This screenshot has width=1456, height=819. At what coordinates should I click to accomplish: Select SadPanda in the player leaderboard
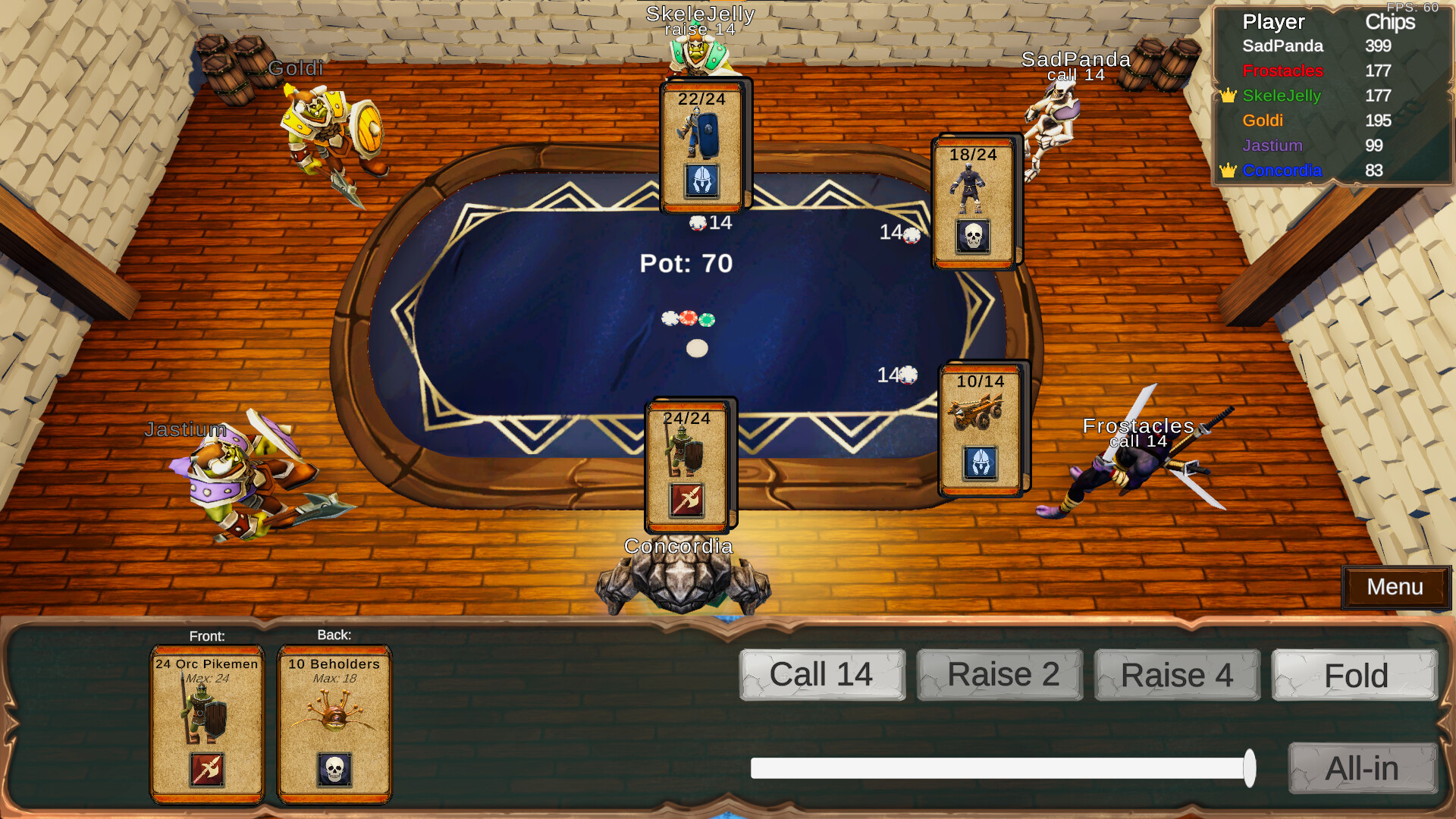(1283, 46)
